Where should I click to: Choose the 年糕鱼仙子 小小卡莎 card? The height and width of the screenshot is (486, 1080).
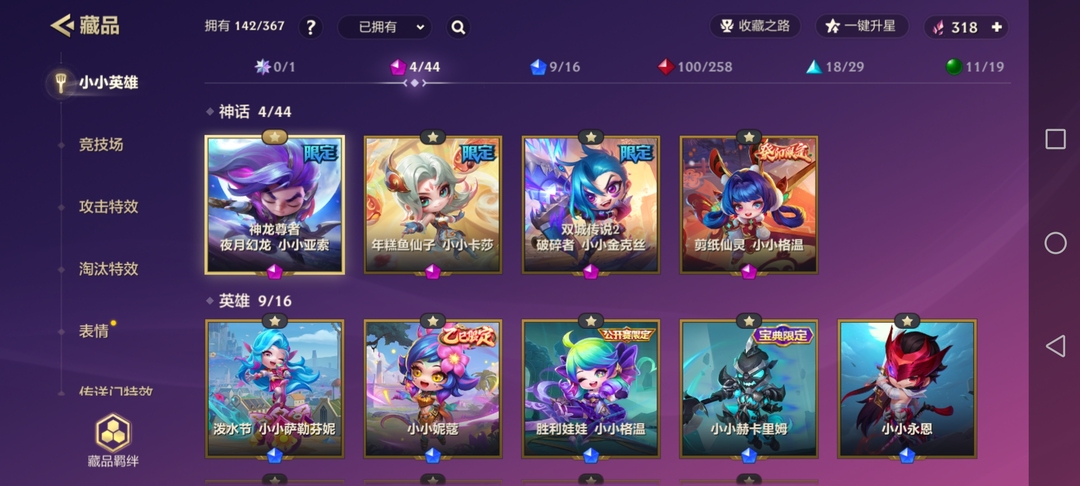pyautogui.click(x=433, y=205)
